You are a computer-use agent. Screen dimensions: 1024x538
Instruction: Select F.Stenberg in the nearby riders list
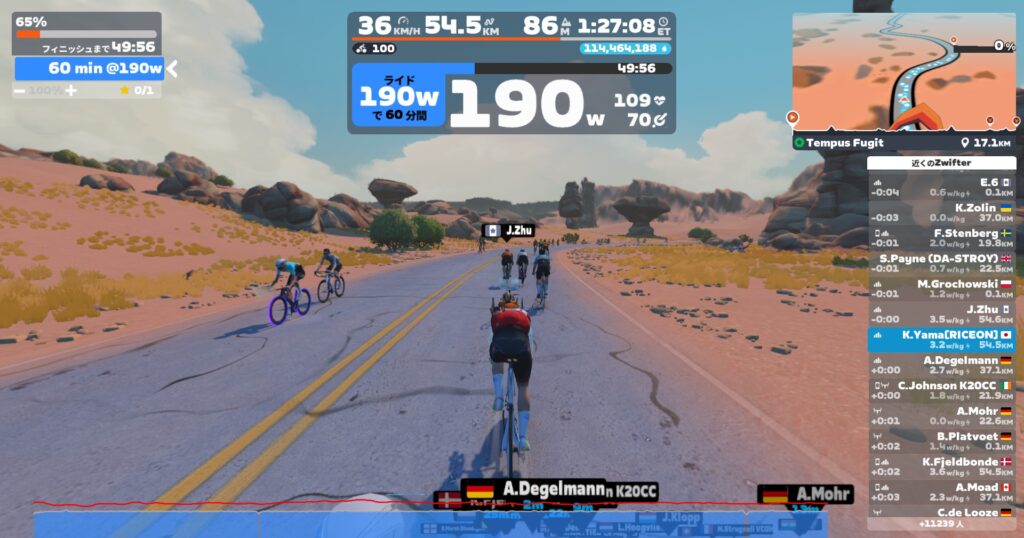pyautogui.click(x=941, y=238)
